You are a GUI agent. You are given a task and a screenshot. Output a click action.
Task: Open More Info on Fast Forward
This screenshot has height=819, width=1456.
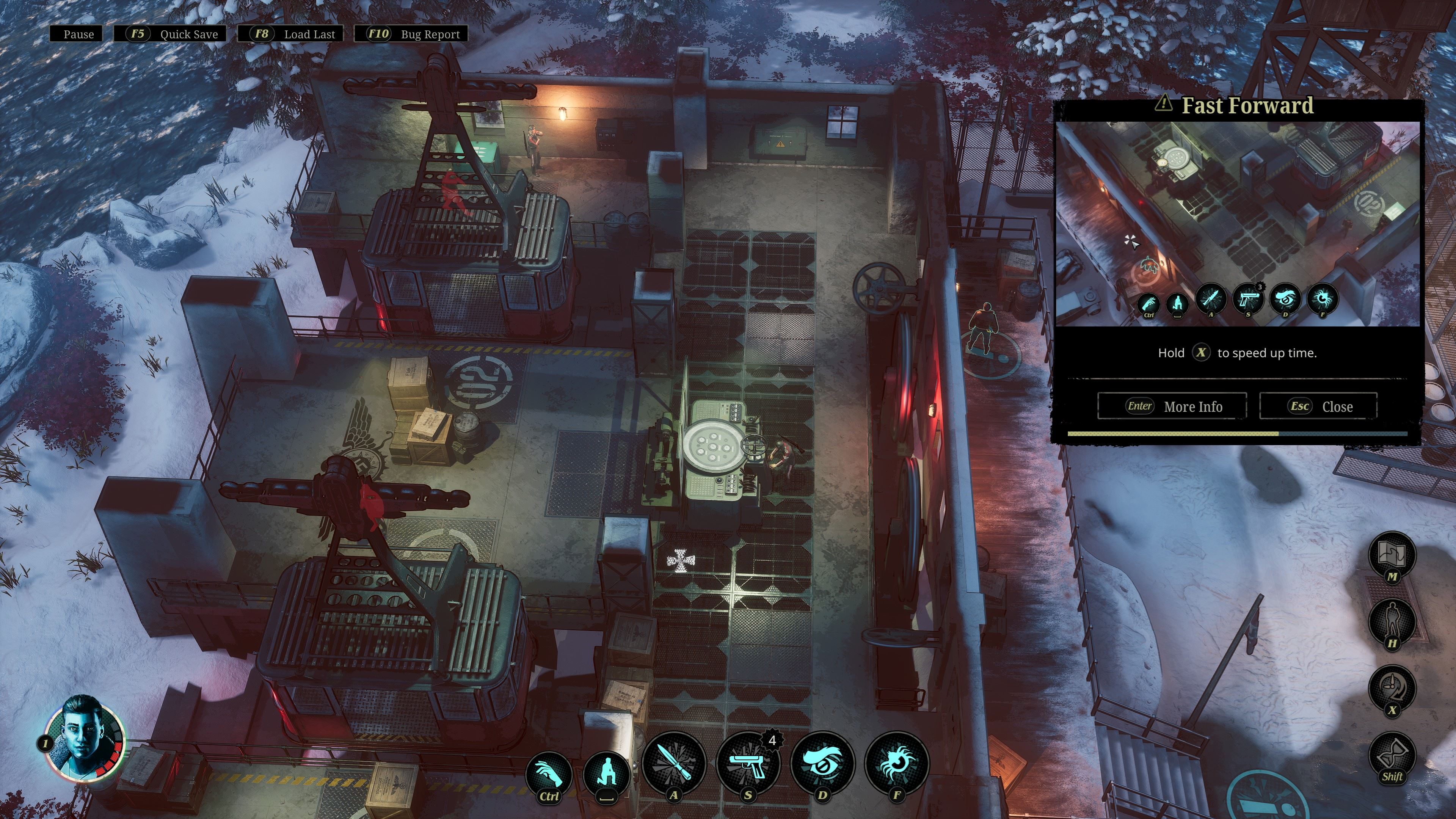[1172, 406]
